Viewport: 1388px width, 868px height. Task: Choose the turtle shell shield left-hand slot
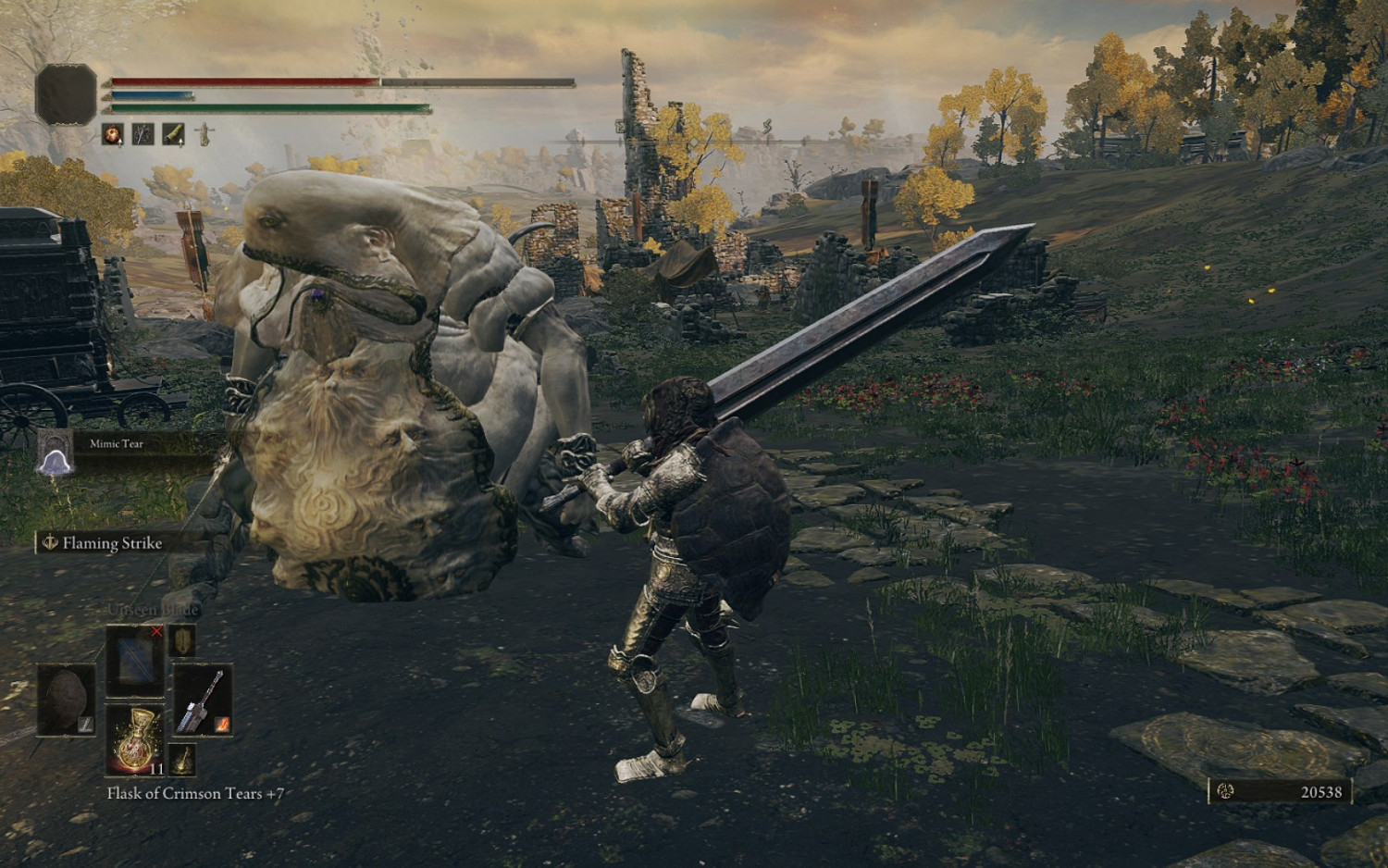(x=66, y=700)
